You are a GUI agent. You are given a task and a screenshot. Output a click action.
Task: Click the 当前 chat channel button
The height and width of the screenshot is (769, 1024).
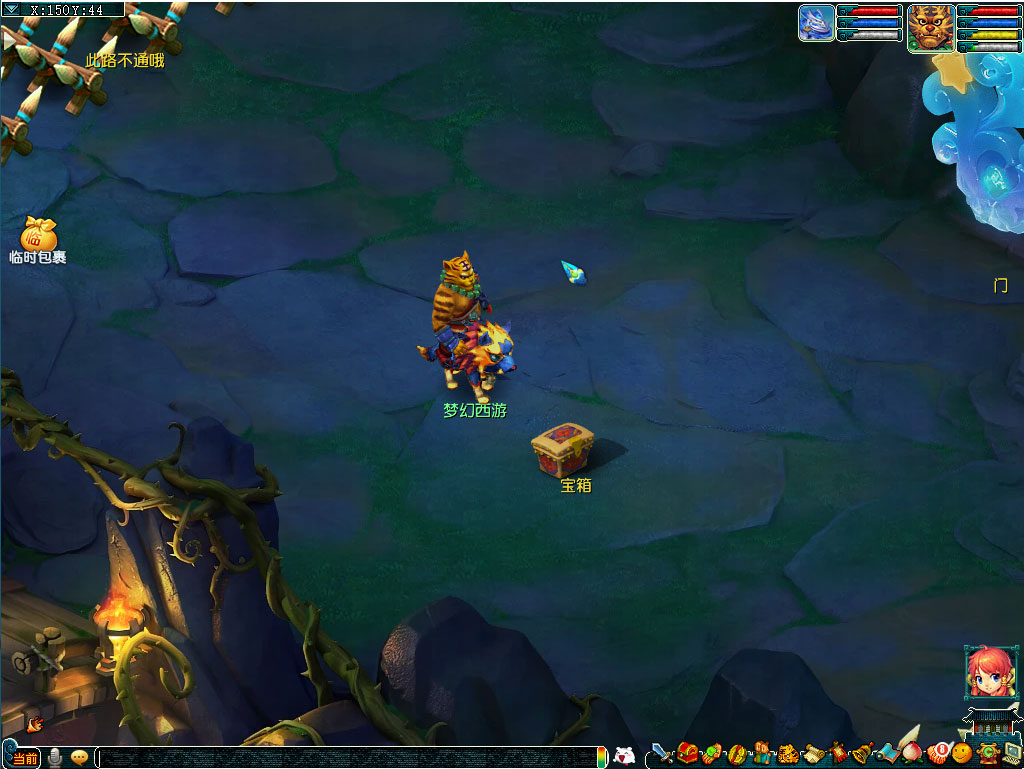pyautogui.click(x=26, y=758)
